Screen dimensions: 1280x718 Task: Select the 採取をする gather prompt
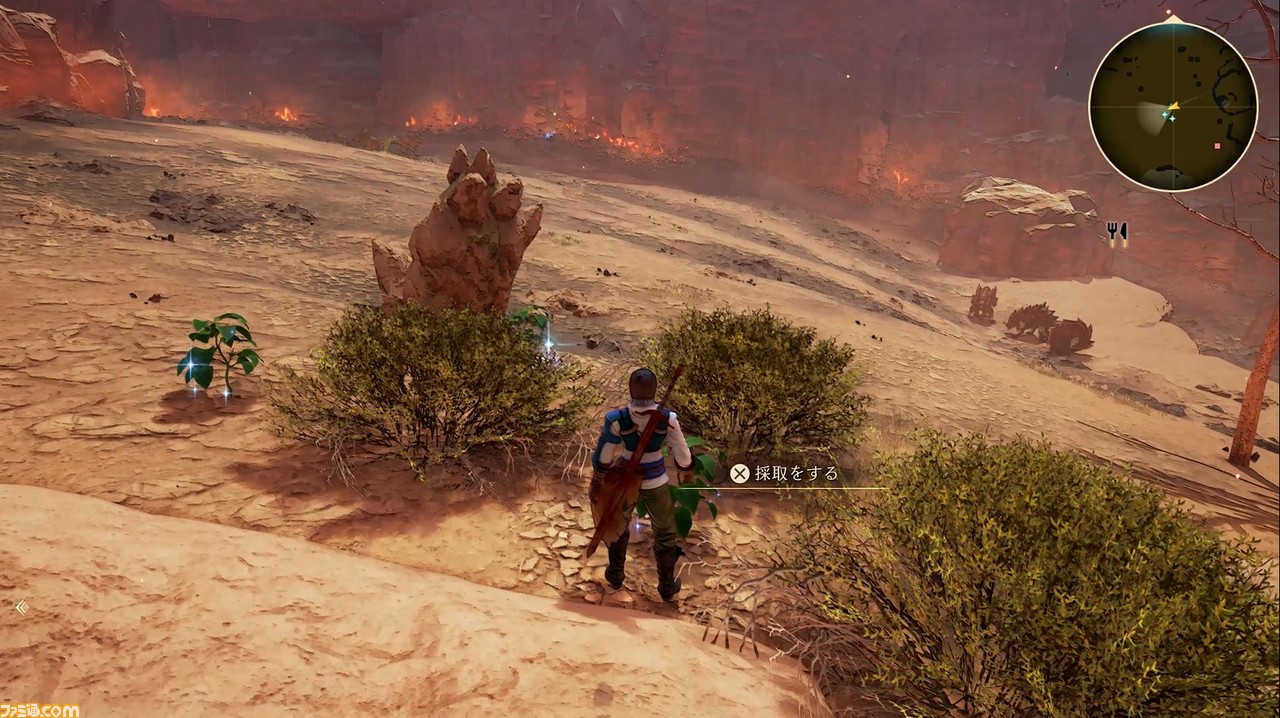pos(785,474)
